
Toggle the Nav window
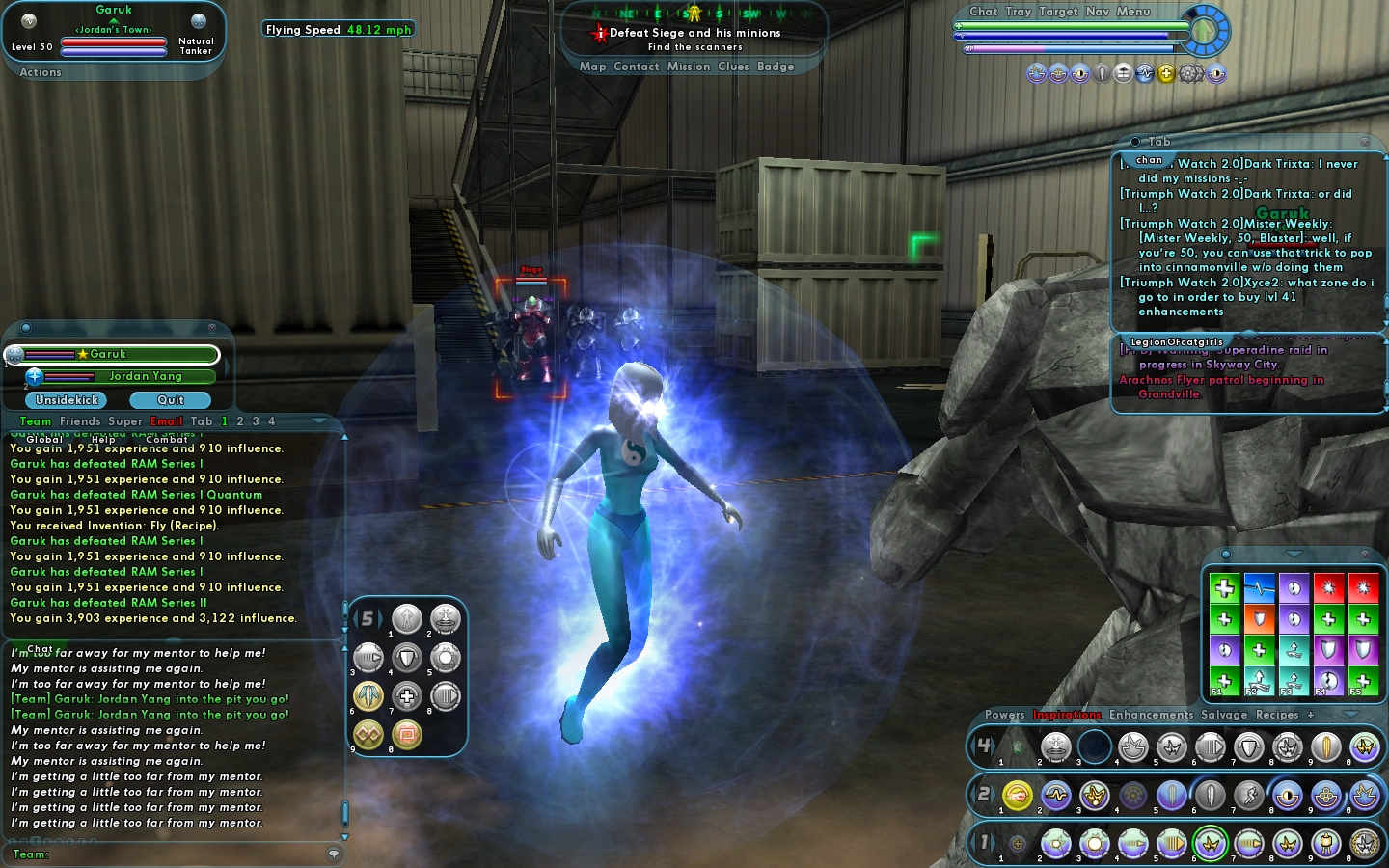(x=1097, y=12)
